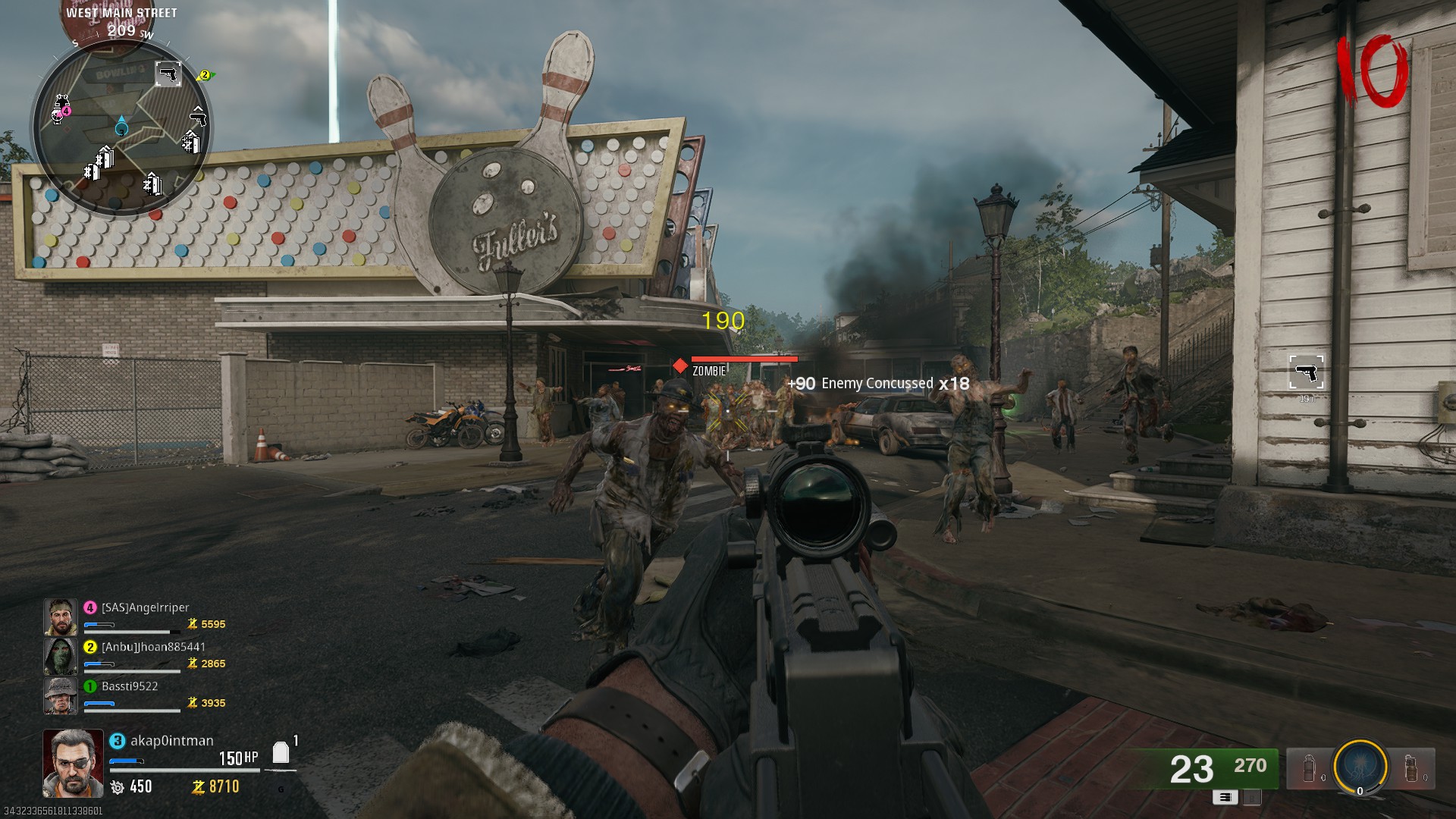Click the pink player 4 minimap marker
This screenshot has height=819, width=1456.
(66, 111)
